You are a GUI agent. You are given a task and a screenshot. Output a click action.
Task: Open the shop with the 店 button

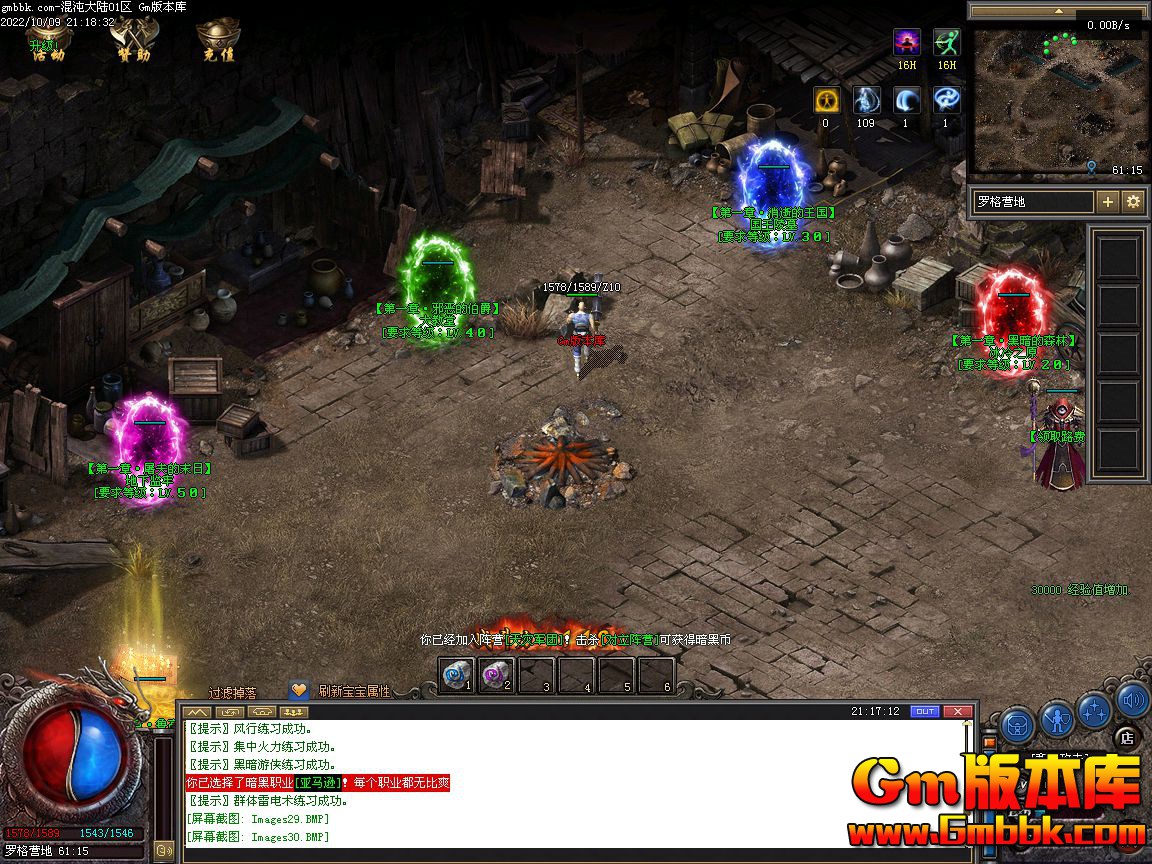coord(1127,738)
